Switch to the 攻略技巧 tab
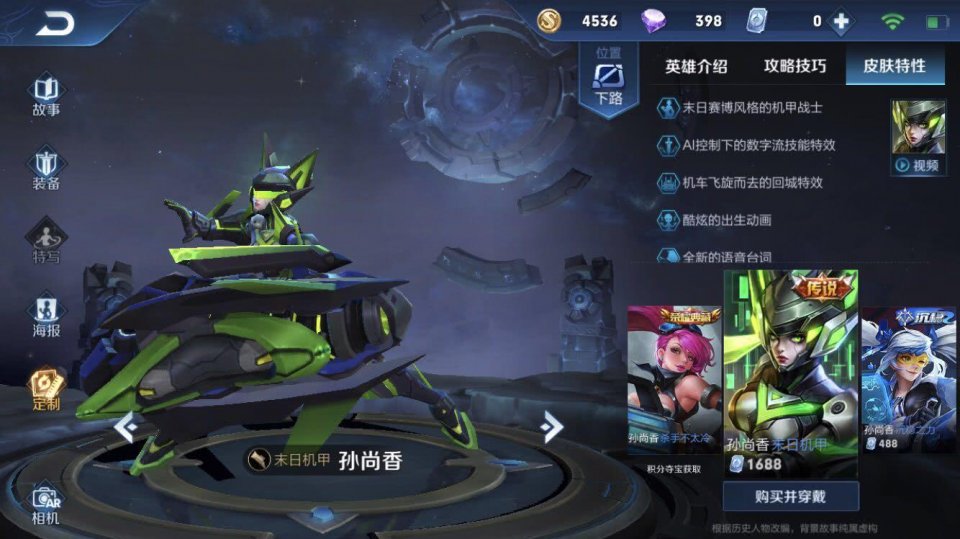This screenshot has height=539, width=960. coord(795,67)
